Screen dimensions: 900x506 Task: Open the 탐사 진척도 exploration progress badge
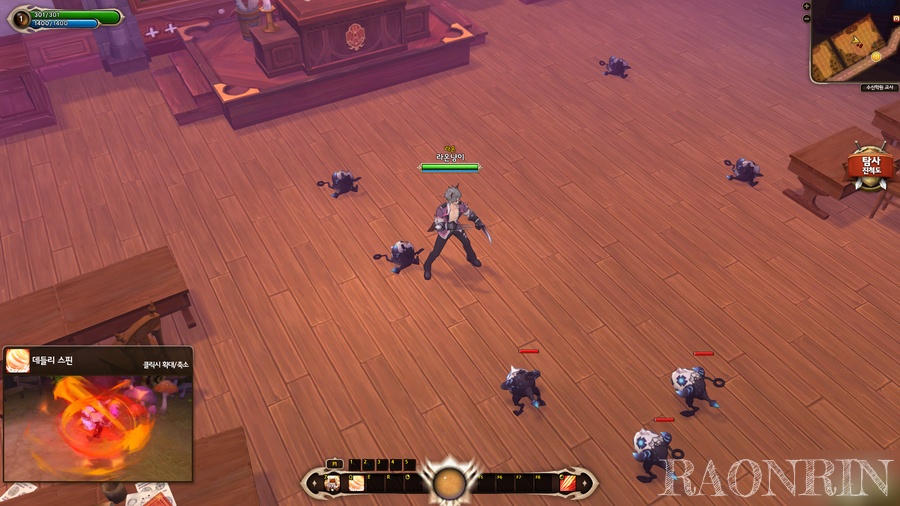click(x=870, y=167)
